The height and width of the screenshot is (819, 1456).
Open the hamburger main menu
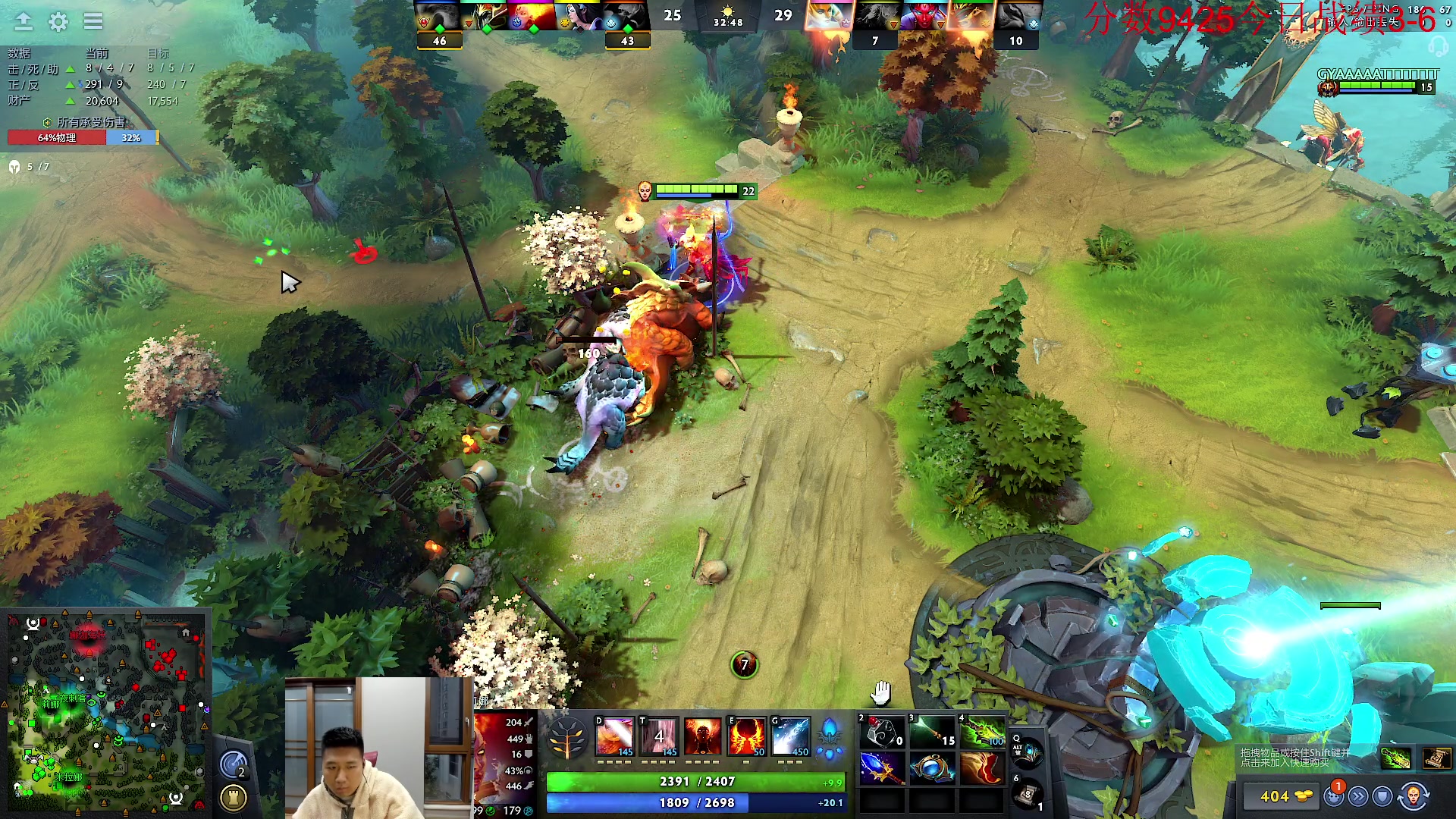pyautogui.click(x=93, y=21)
